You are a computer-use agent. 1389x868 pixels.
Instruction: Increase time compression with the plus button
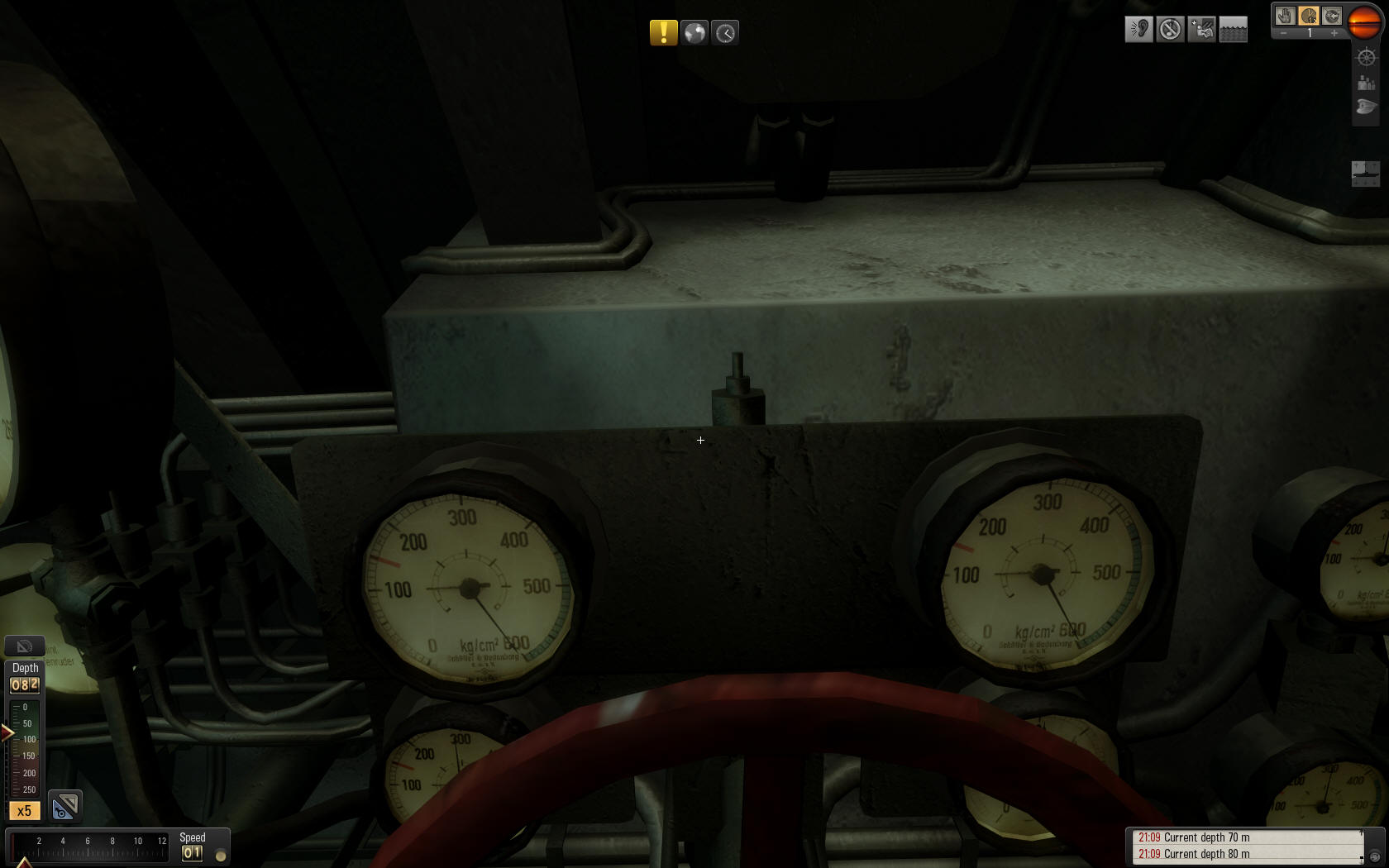[x=1334, y=34]
